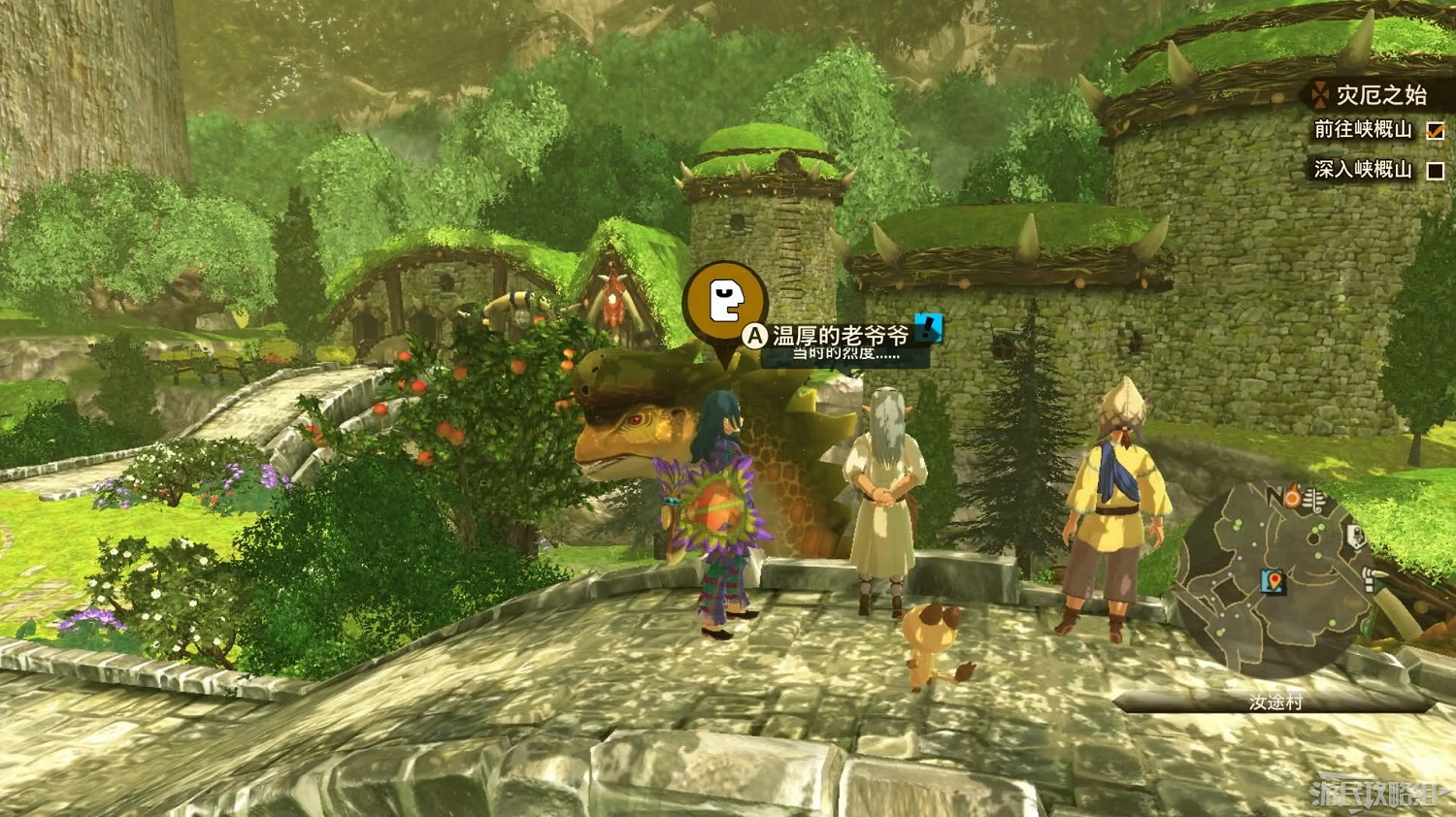This screenshot has height=817, width=1456.
Task: Uncheck the completed 前往峡概山 objective
Action: [1435, 131]
